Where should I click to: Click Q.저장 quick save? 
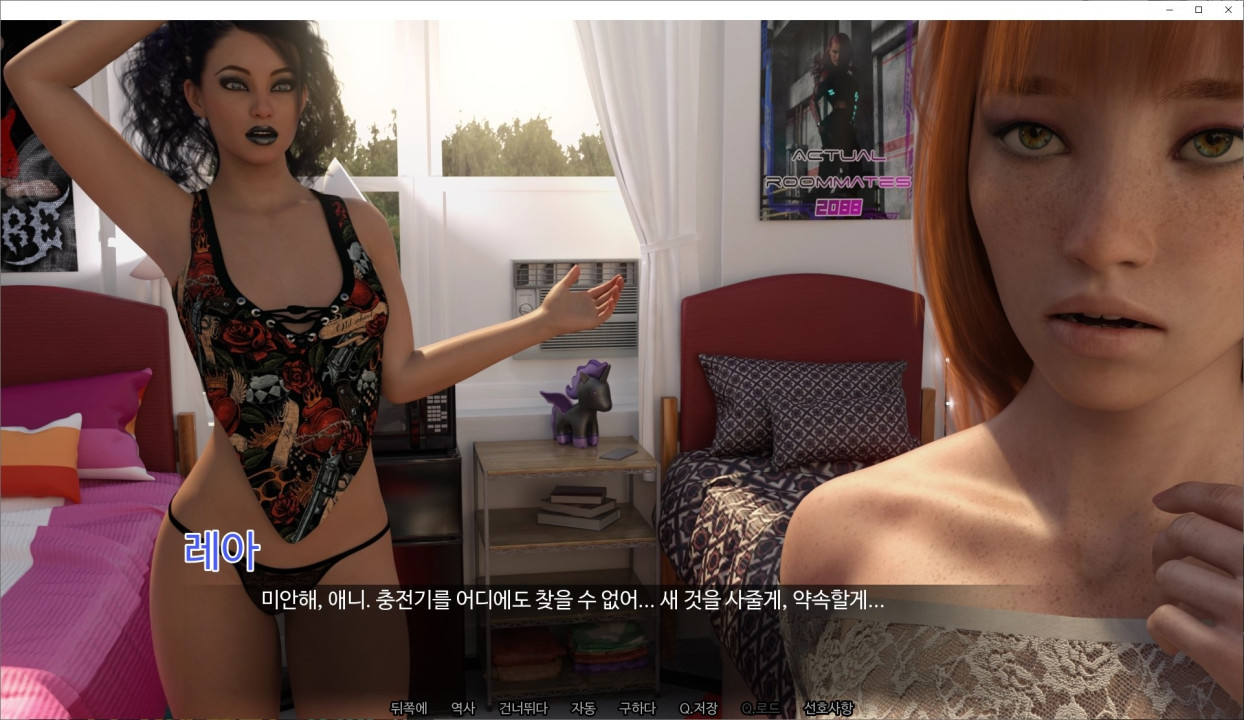[698, 708]
